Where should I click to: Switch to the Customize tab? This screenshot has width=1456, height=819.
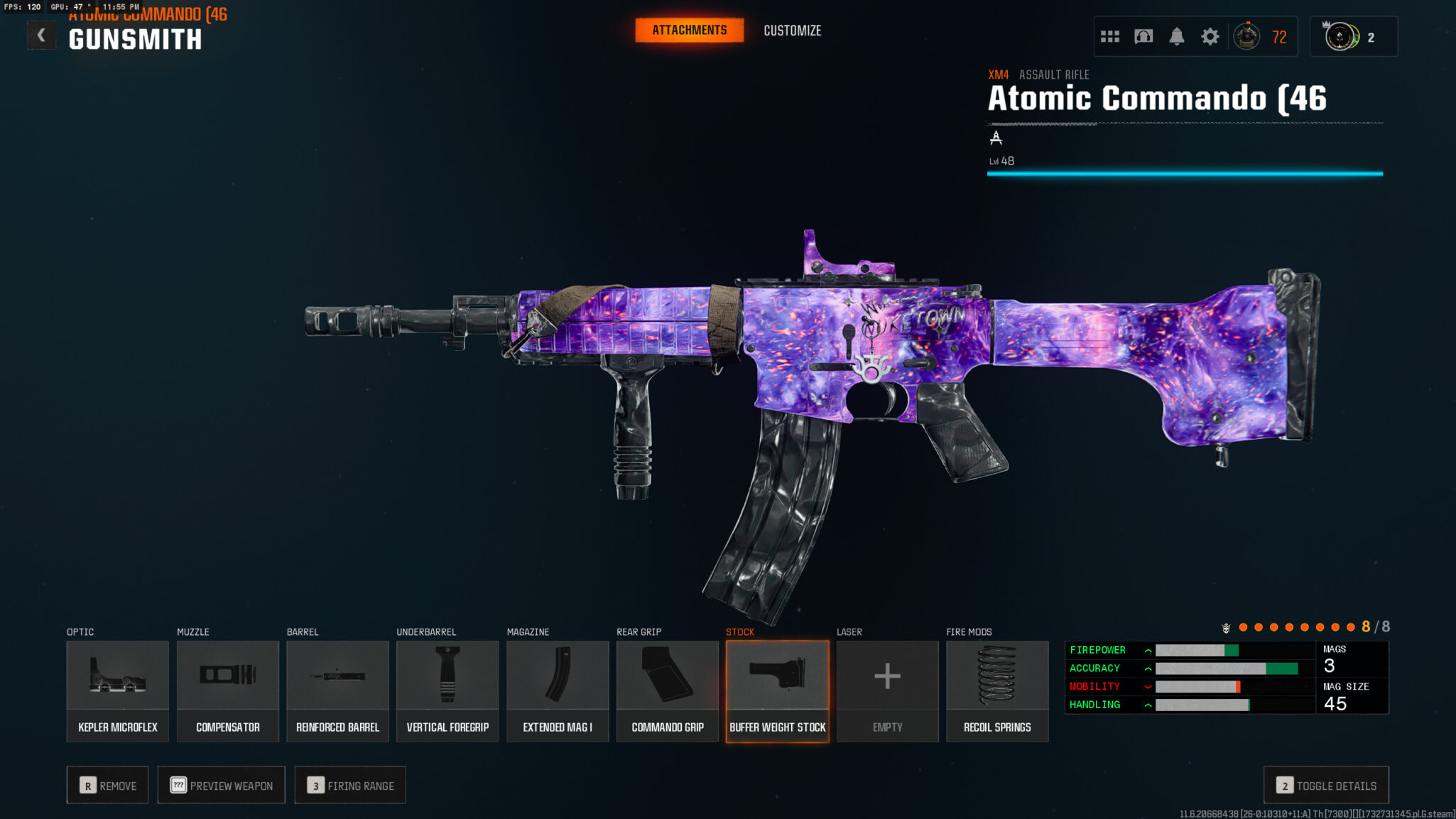(792, 31)
